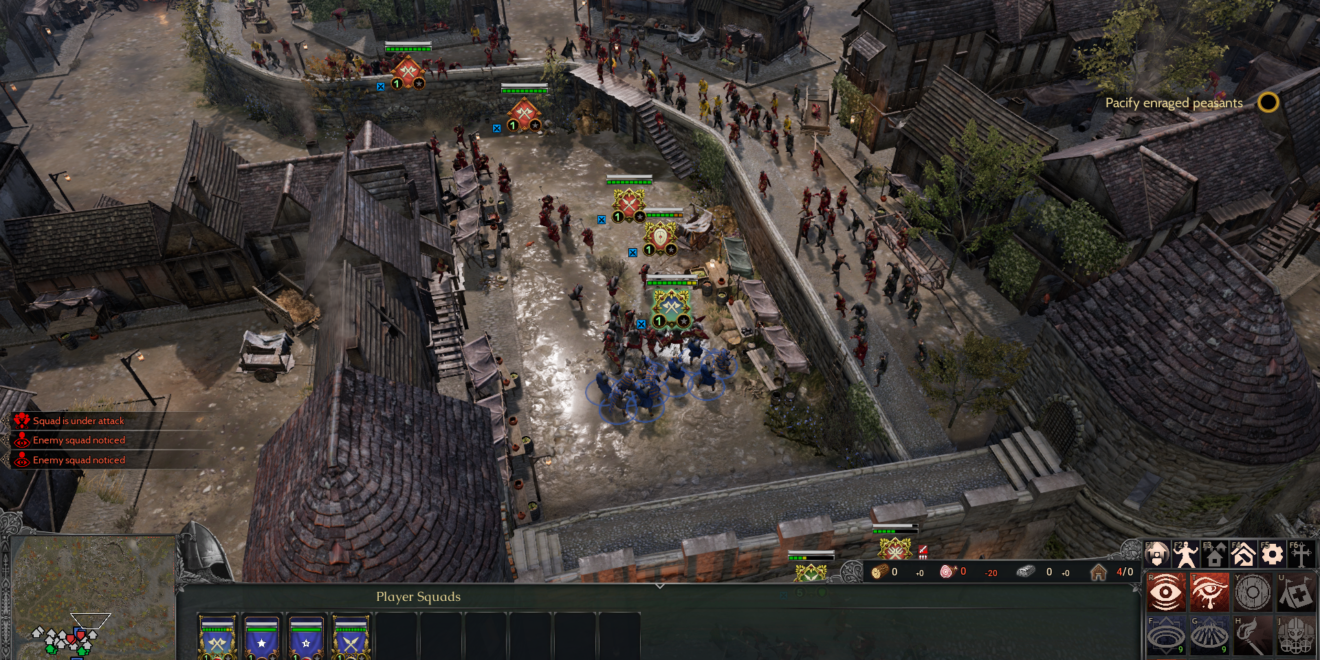Click the "Pacify enraged peasants" objective
The image size is (1320, 660).
coord(1174,103)
